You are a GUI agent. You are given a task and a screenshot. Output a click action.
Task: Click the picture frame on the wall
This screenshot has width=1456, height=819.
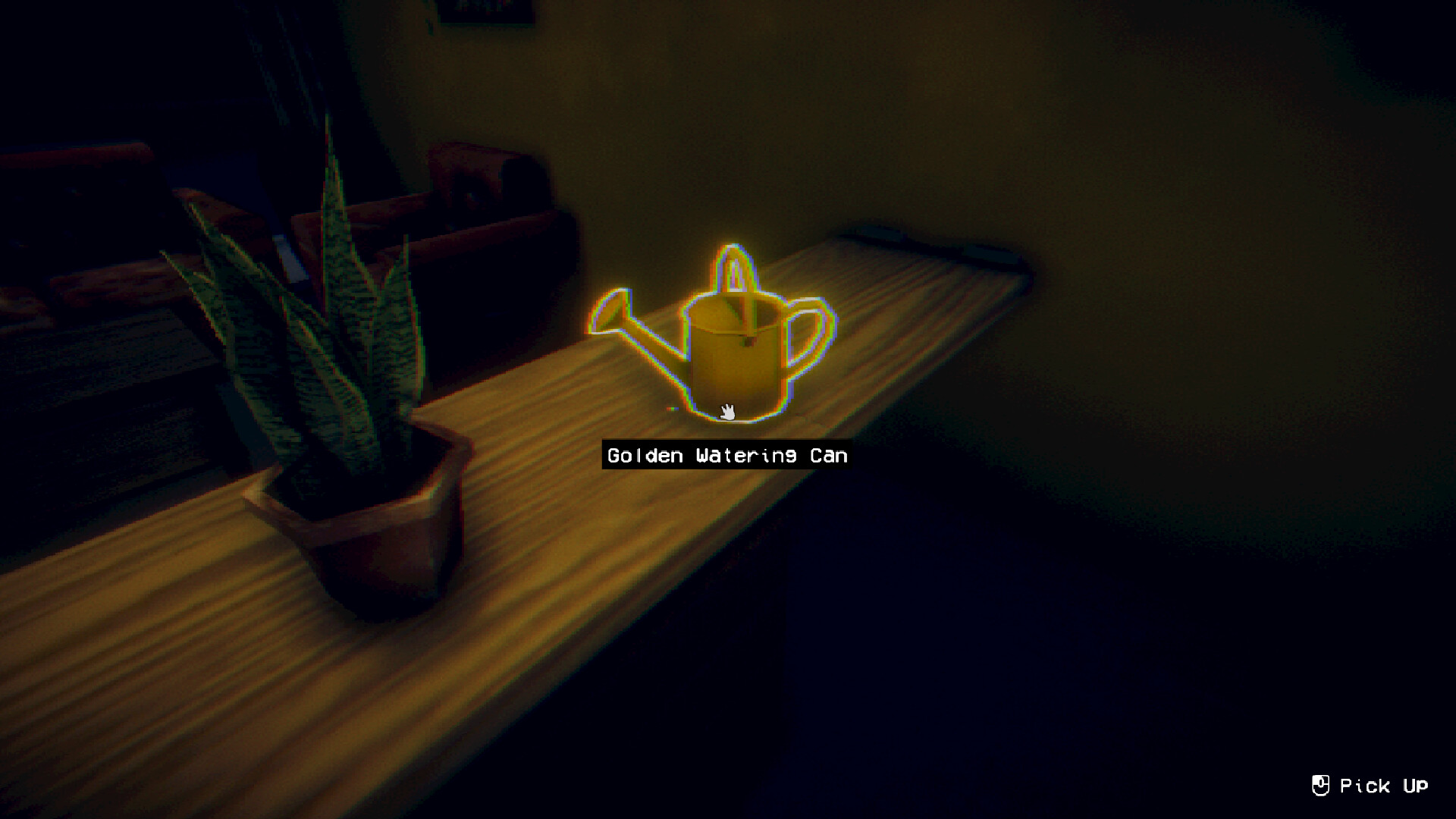pyautogui.click(x=485, y=11)
